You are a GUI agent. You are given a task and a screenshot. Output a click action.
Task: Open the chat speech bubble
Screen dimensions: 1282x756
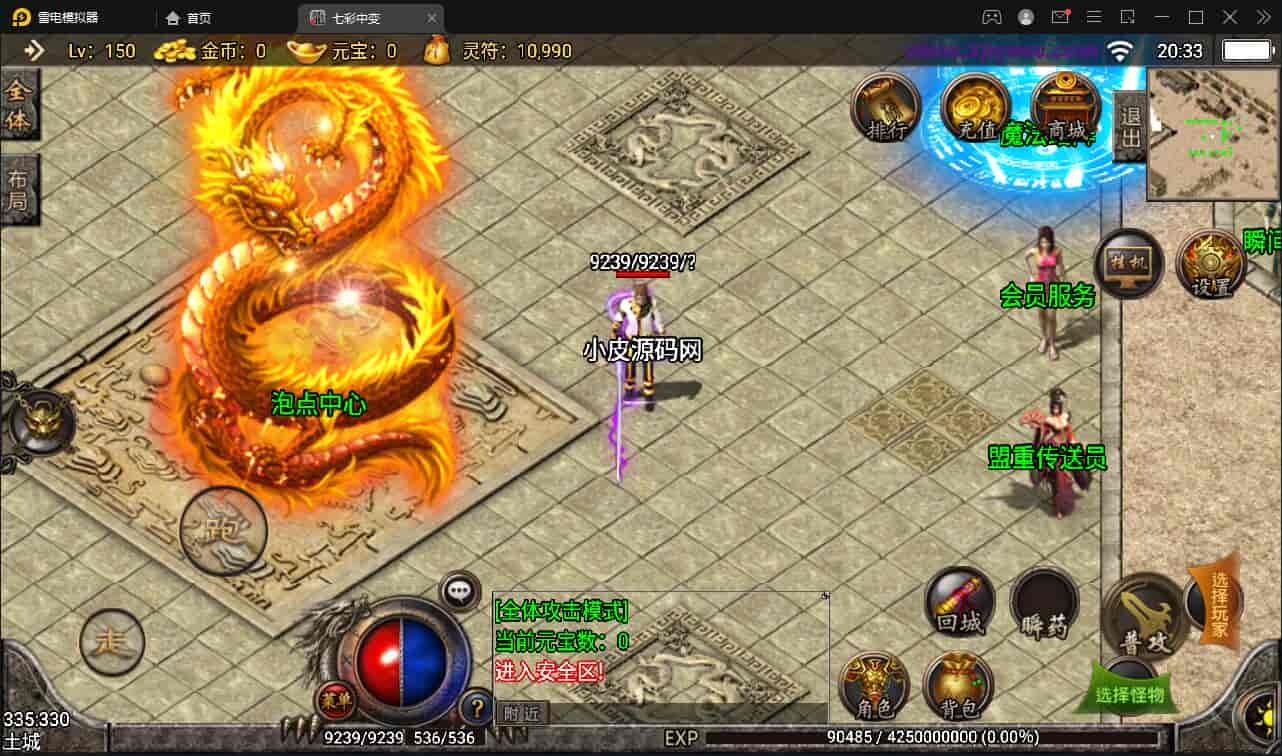pyautogui.click(x=460, y=591)
